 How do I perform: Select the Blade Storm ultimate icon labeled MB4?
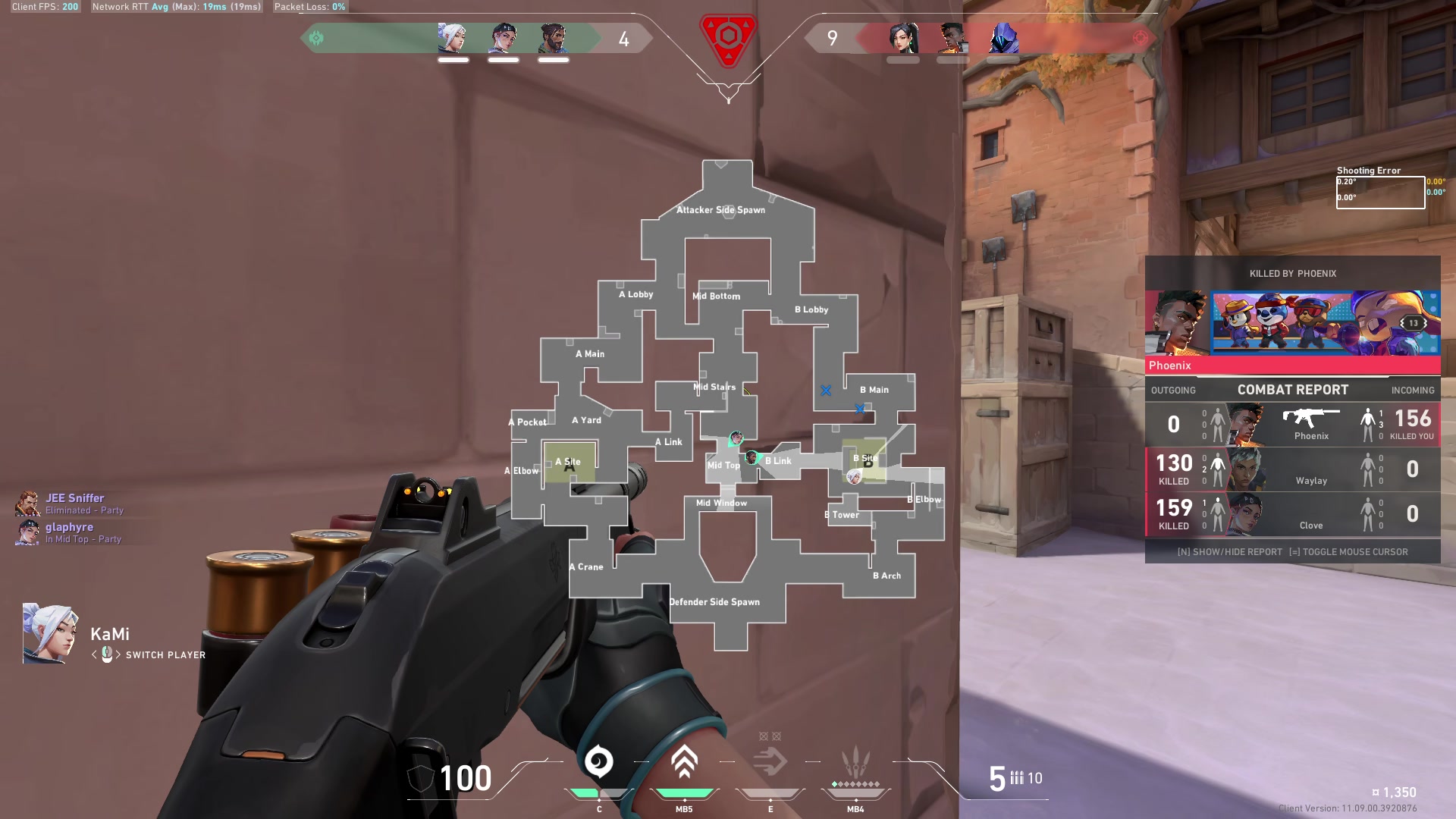[x=855, y=762]
